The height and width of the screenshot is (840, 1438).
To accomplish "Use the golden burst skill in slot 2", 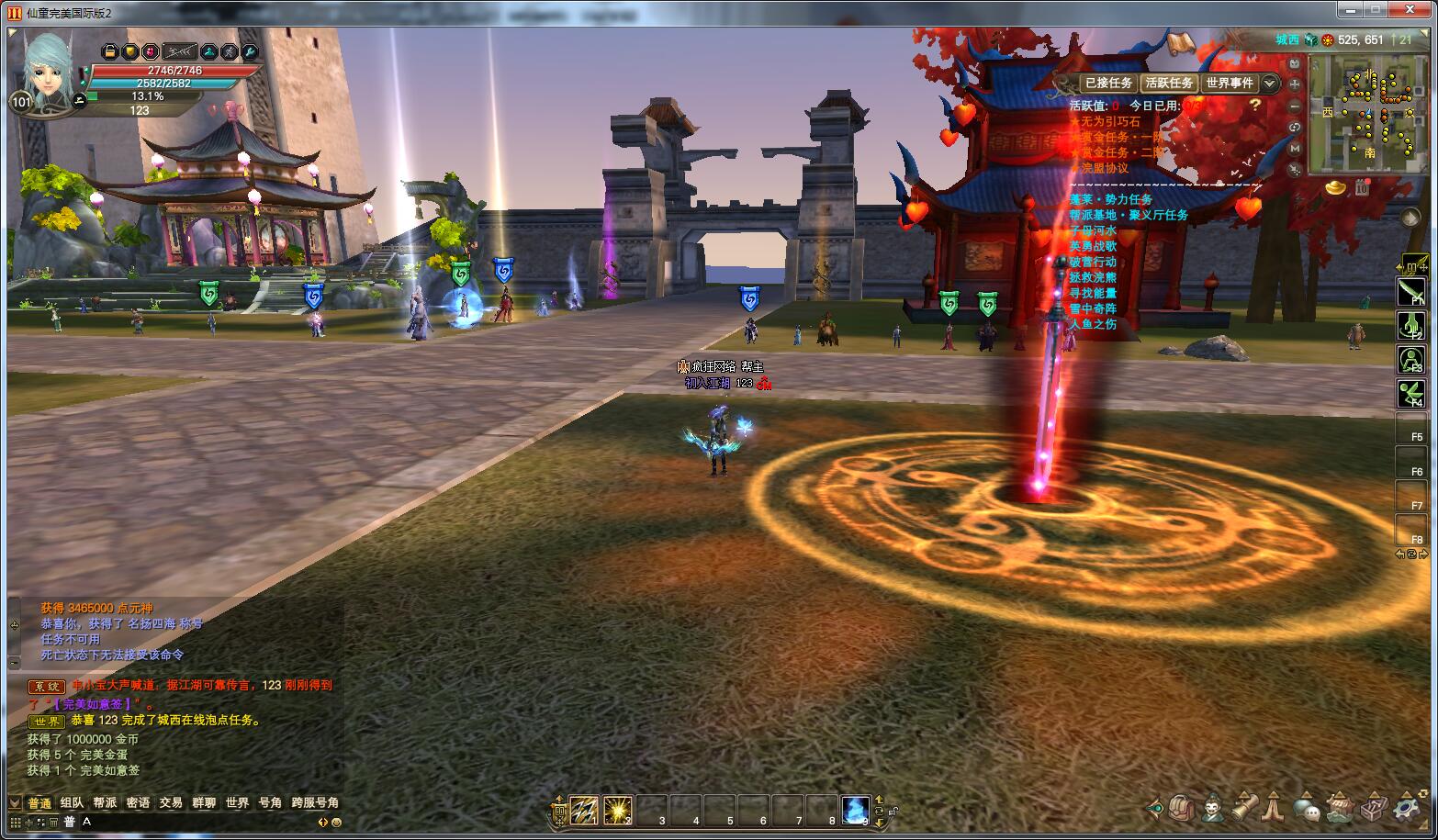I will pyautogui.click(x=618, y=810).
